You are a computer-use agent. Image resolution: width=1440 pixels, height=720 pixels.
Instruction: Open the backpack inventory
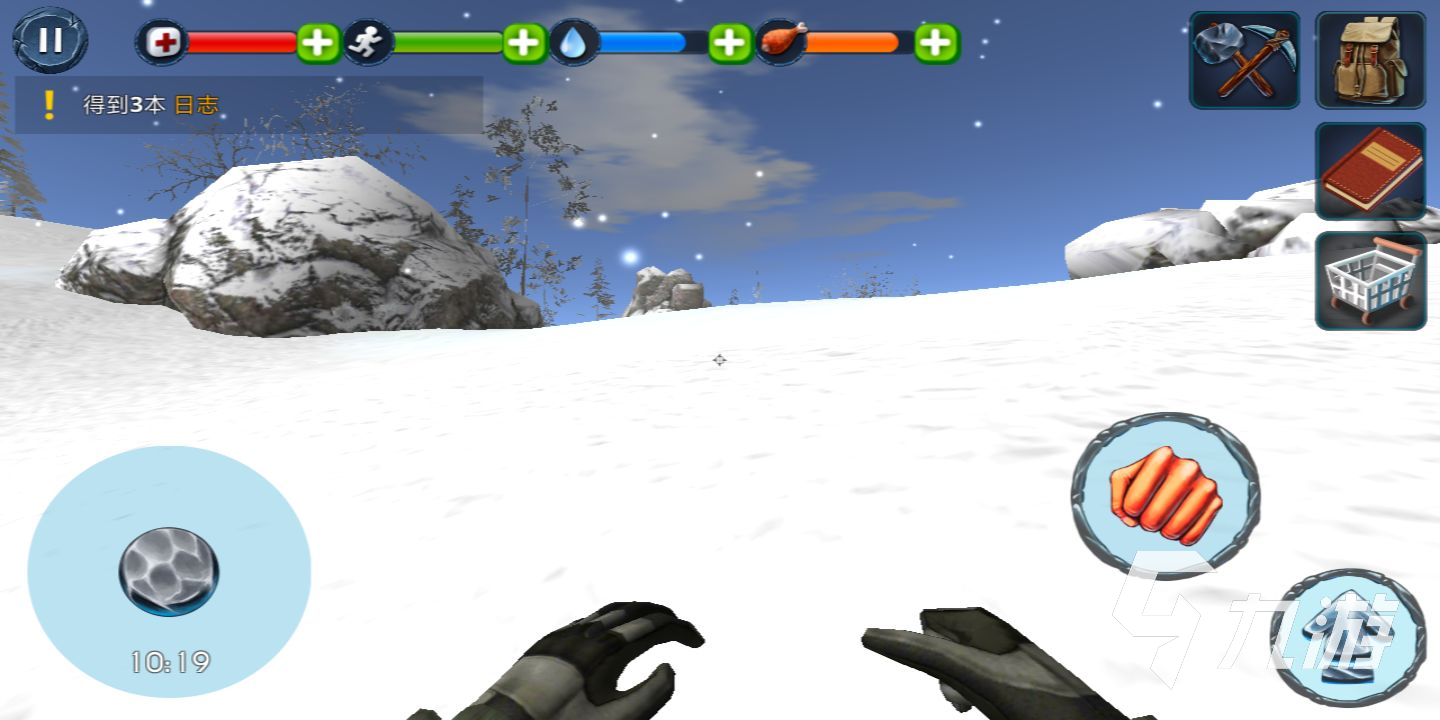1370,60
